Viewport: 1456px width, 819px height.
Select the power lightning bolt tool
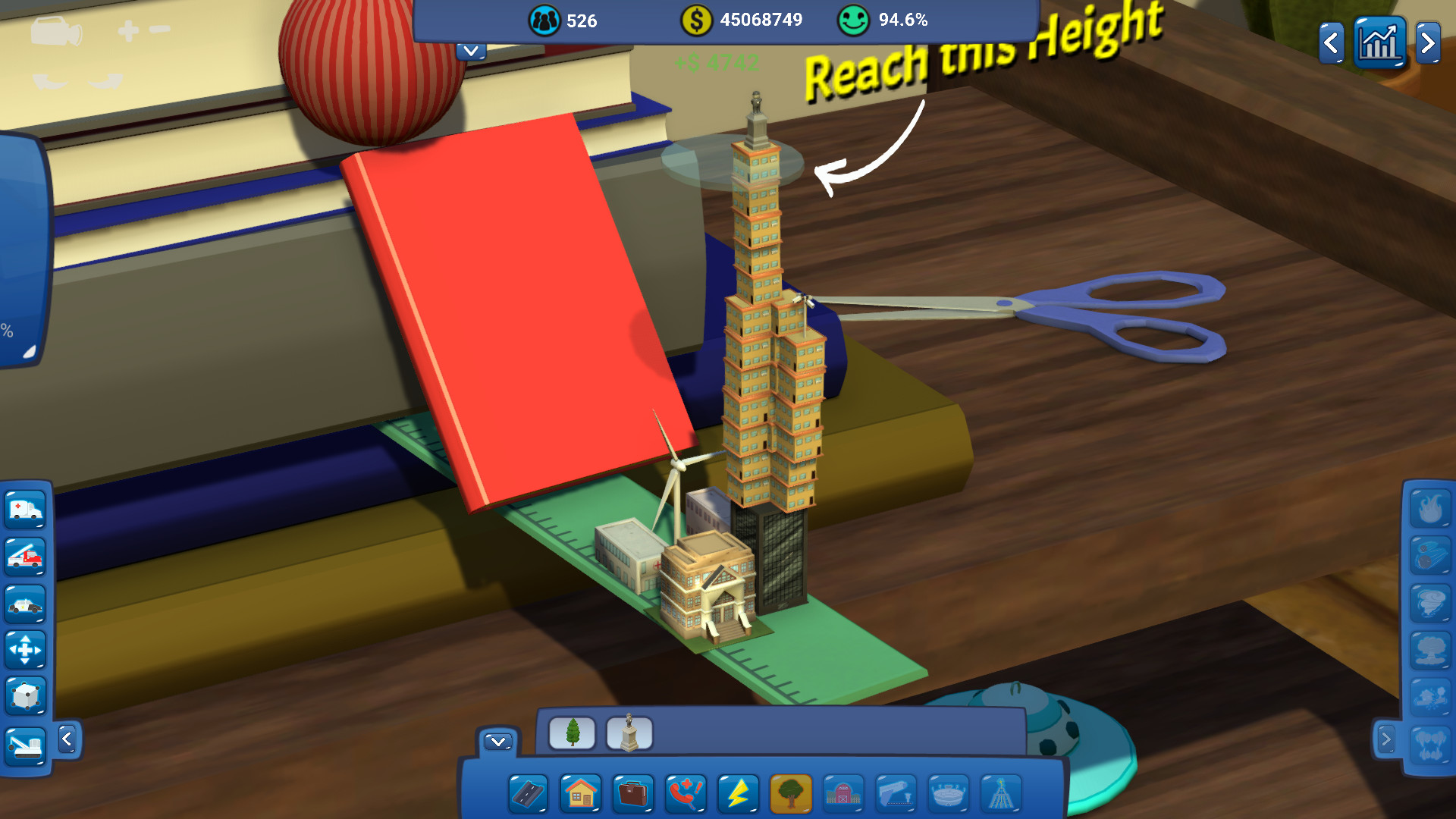(x=736, y=794)
